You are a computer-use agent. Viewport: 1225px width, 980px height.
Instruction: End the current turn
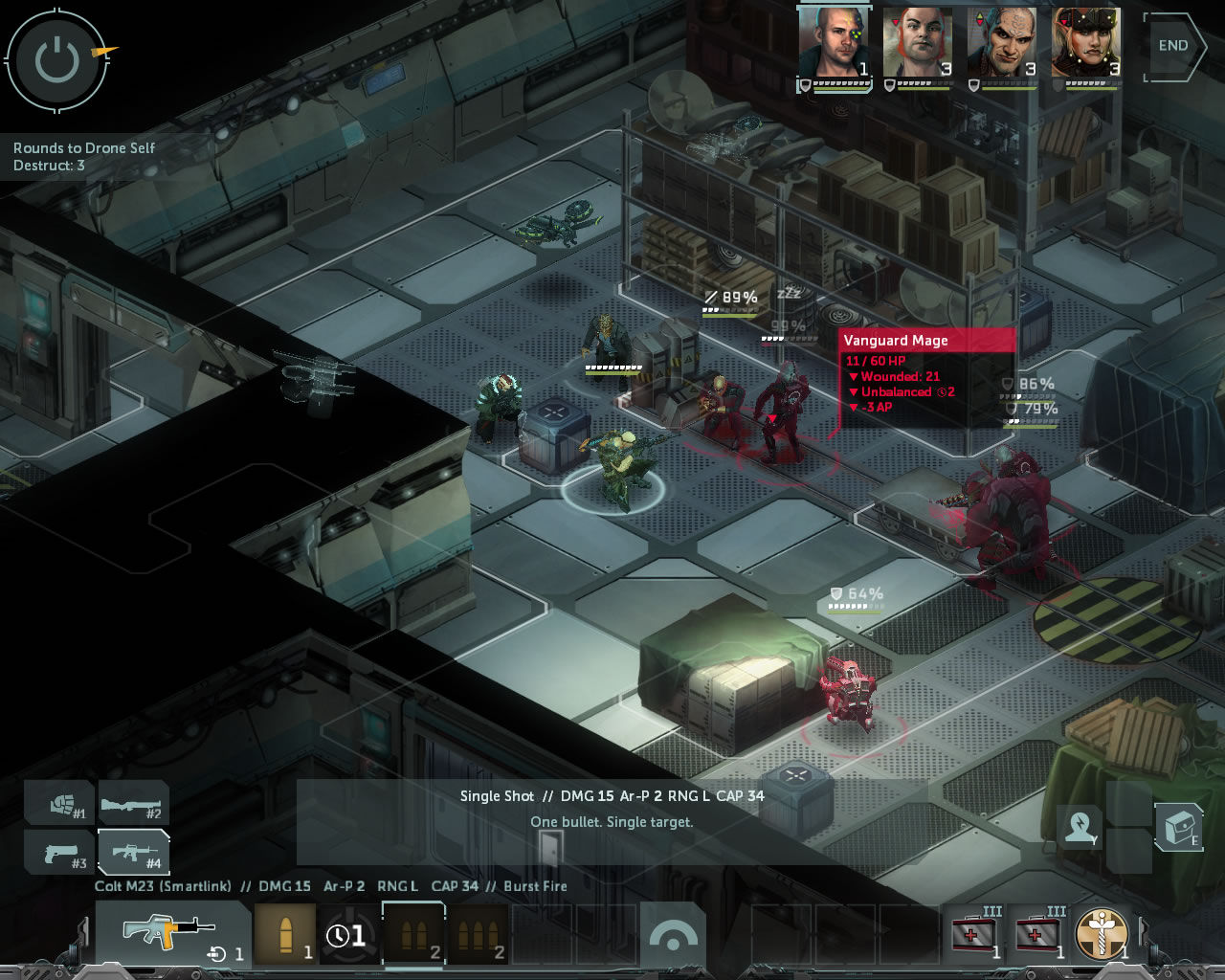tap(1173, 46)
